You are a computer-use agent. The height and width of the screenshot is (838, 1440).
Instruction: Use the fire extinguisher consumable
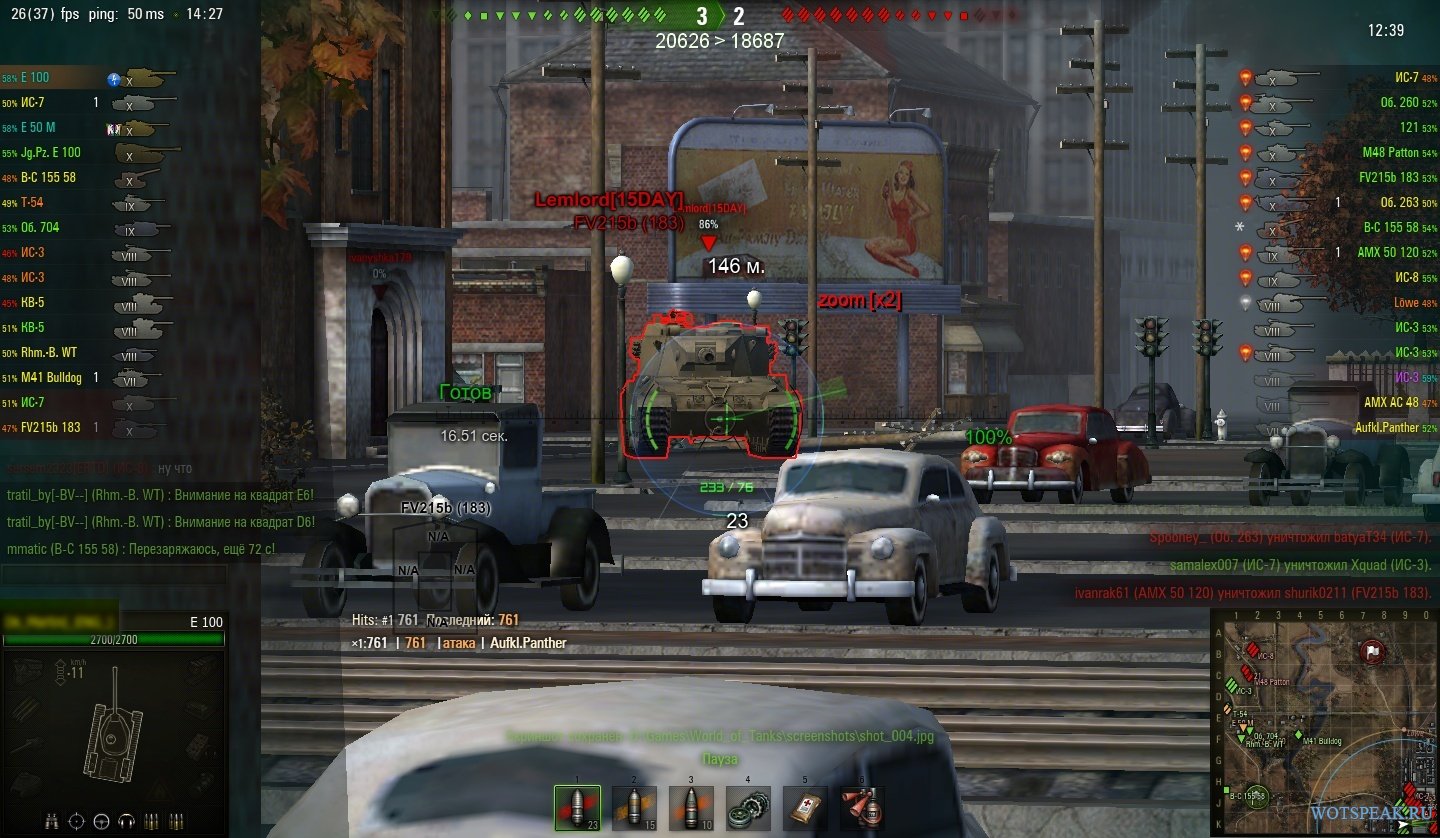click(860, 806)
